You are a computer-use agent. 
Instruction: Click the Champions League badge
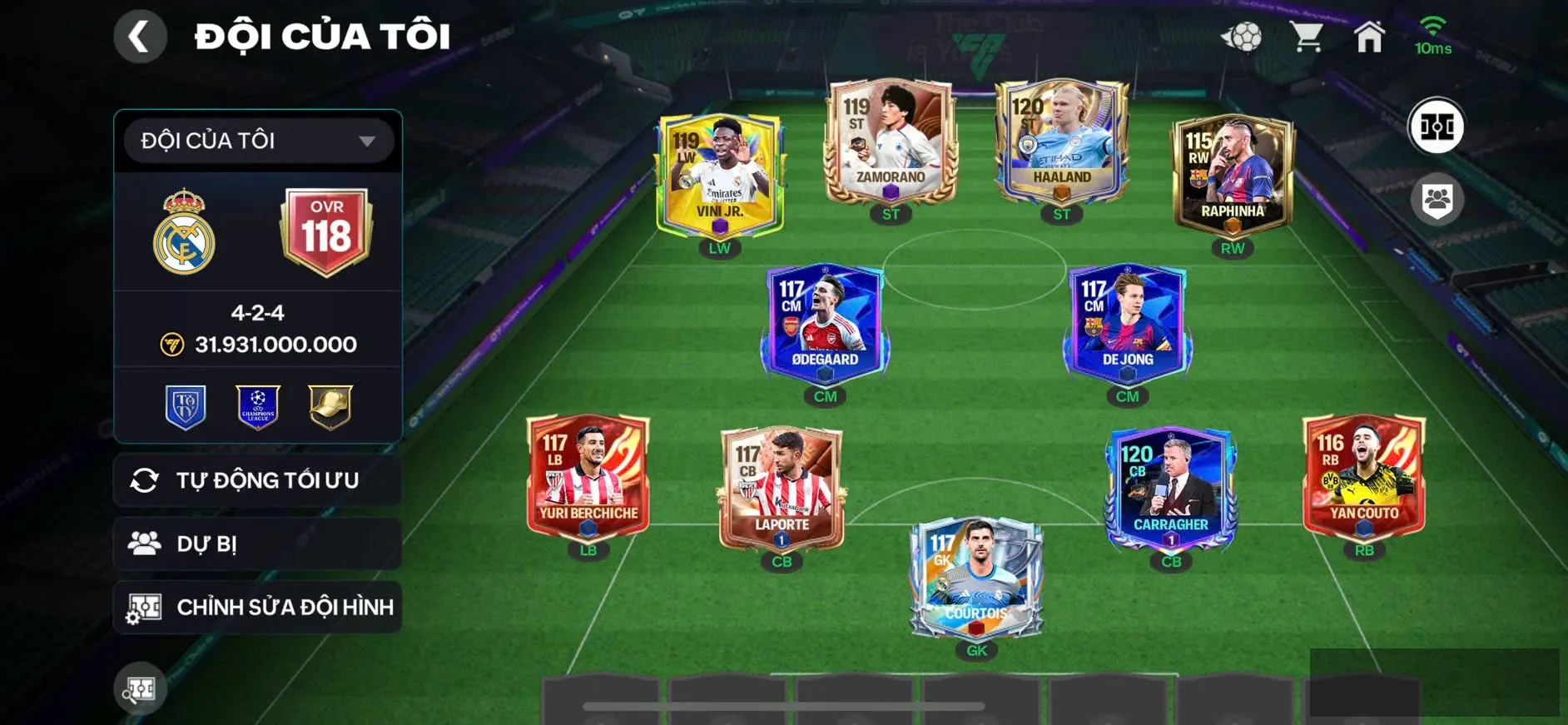pos(258,406)
